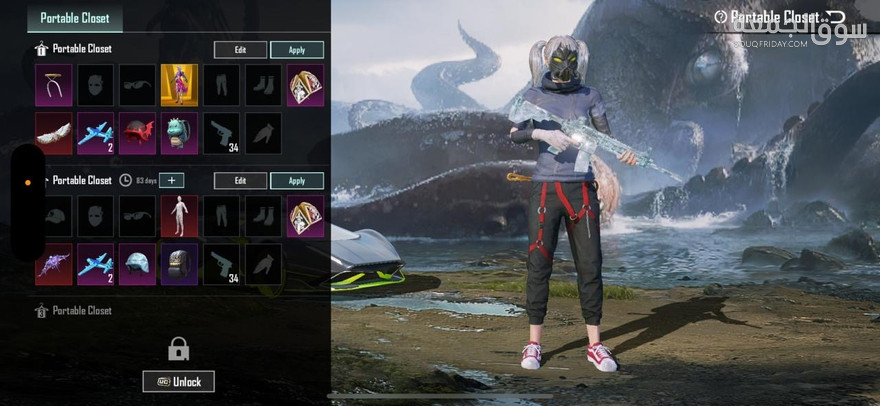Edit the closet with the 83 days timer
The height and width of the screenshot is (407, 880).
click(x=240, y=181)
